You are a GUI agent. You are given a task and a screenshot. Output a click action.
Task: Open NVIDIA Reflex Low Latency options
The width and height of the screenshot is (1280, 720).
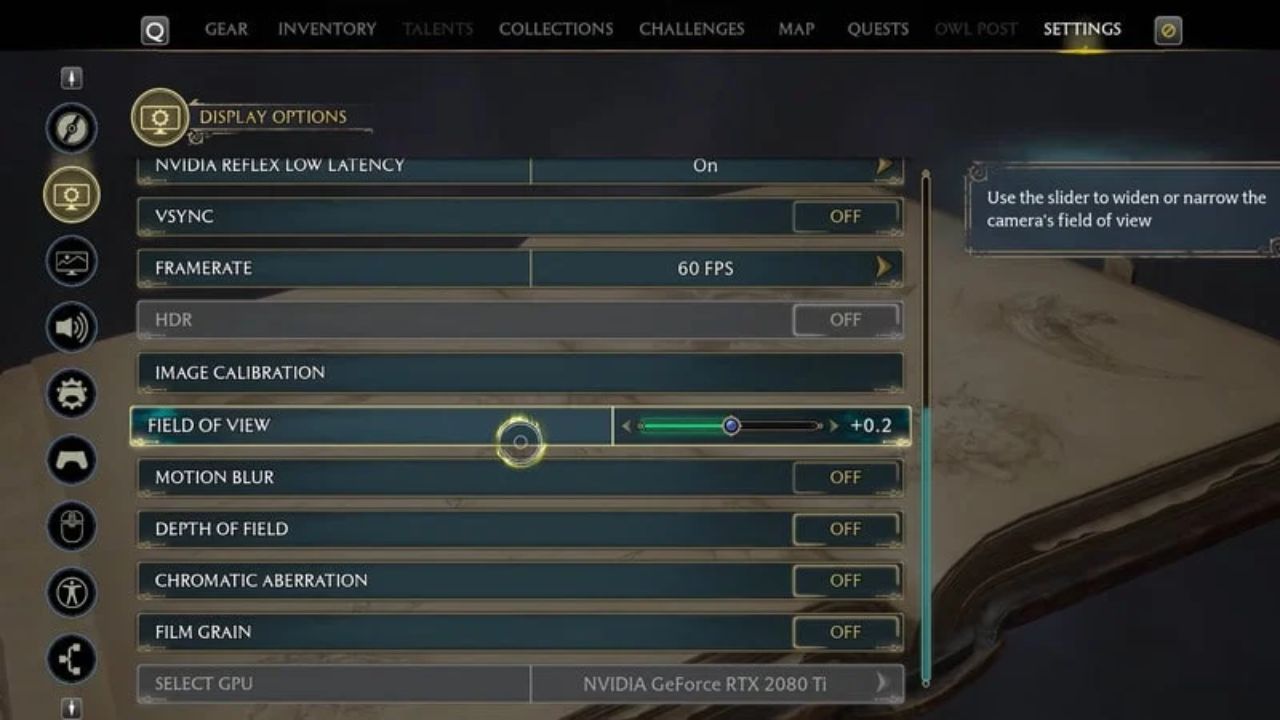tap(884, 166)
